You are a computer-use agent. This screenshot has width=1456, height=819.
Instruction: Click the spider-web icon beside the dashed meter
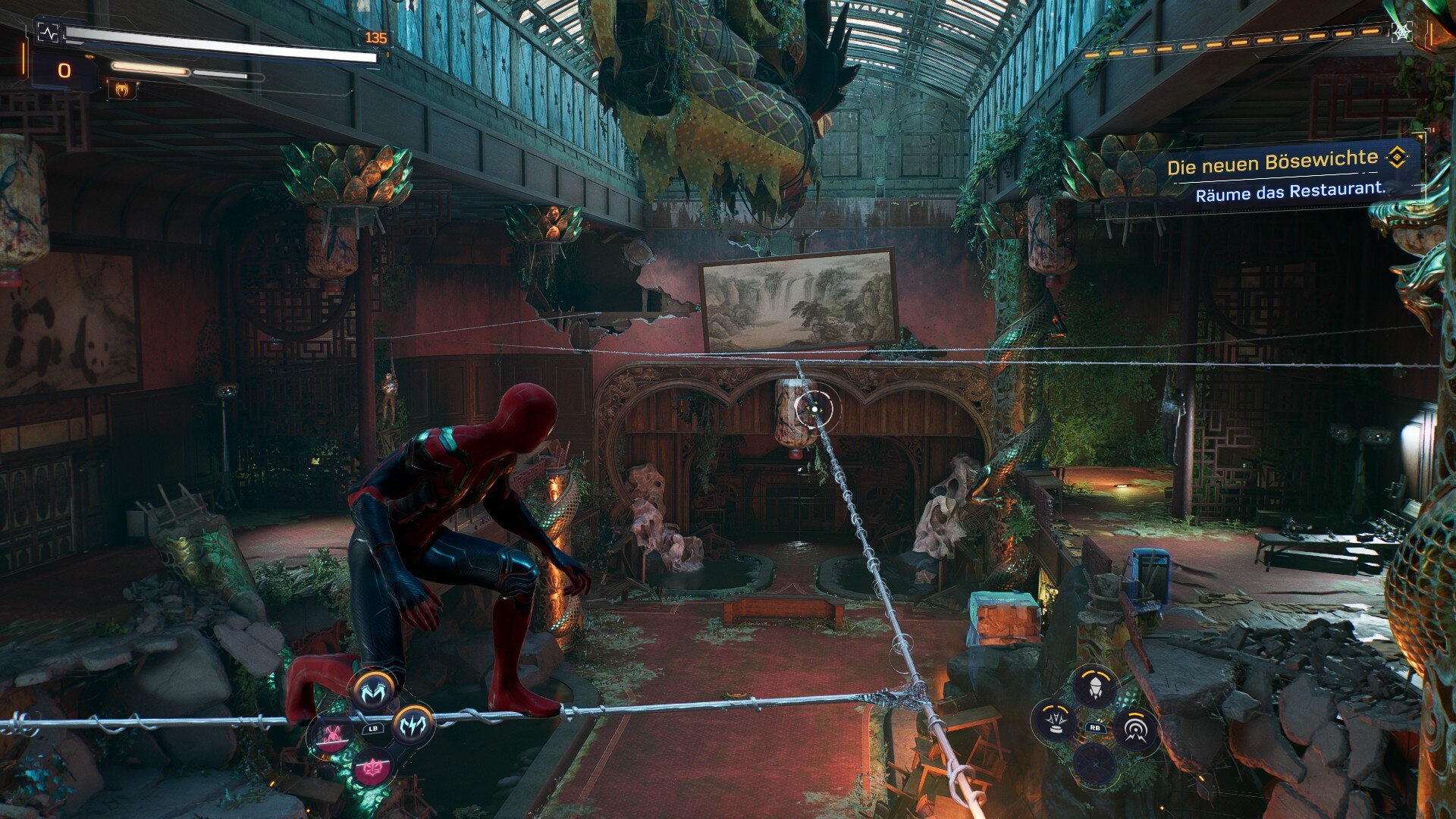(1401, 31)
